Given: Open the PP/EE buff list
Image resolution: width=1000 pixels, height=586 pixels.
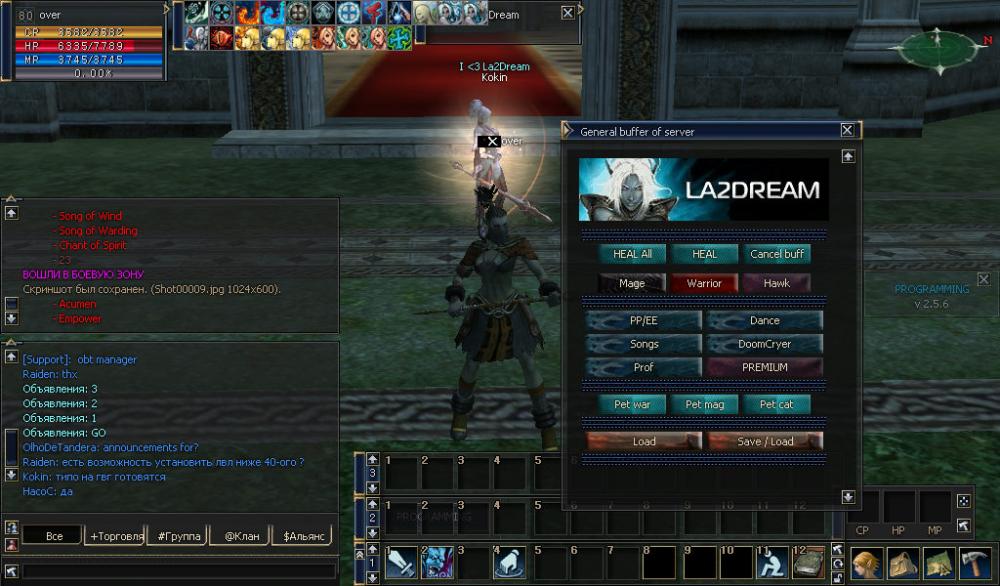Looking at the screenshot, I should pyautogui.click(x=644, y=321).
